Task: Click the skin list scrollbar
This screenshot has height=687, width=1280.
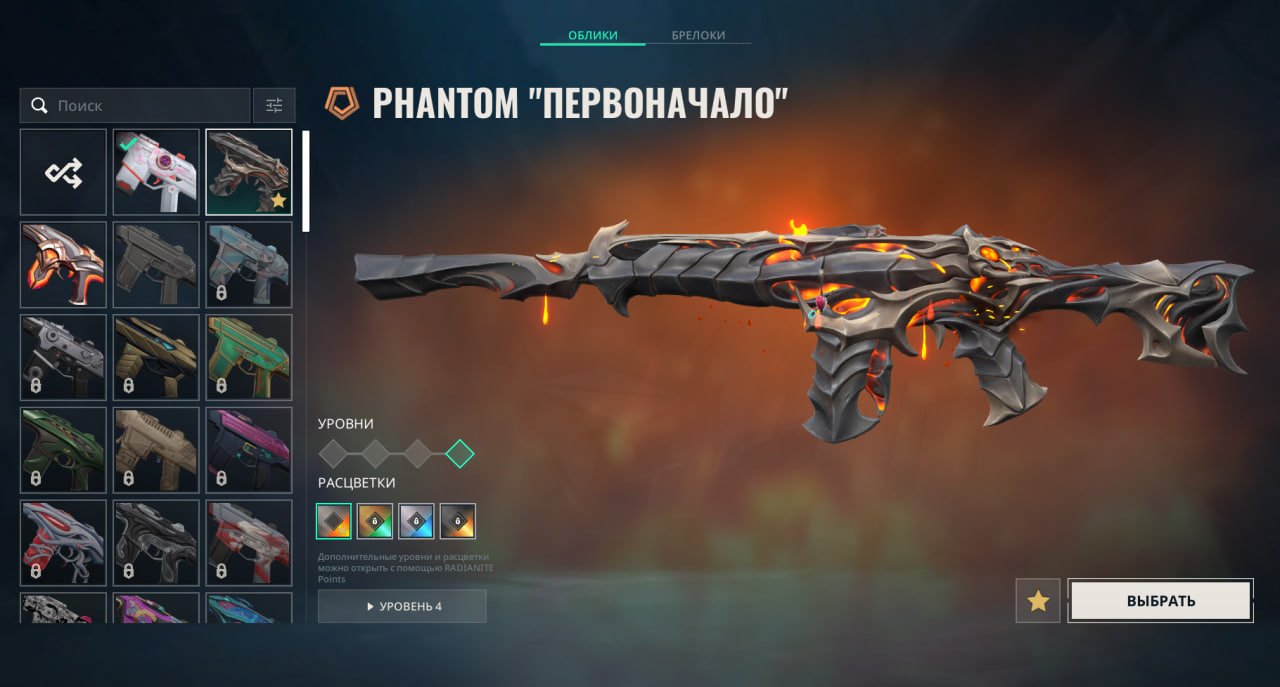Action: [306, 180]
